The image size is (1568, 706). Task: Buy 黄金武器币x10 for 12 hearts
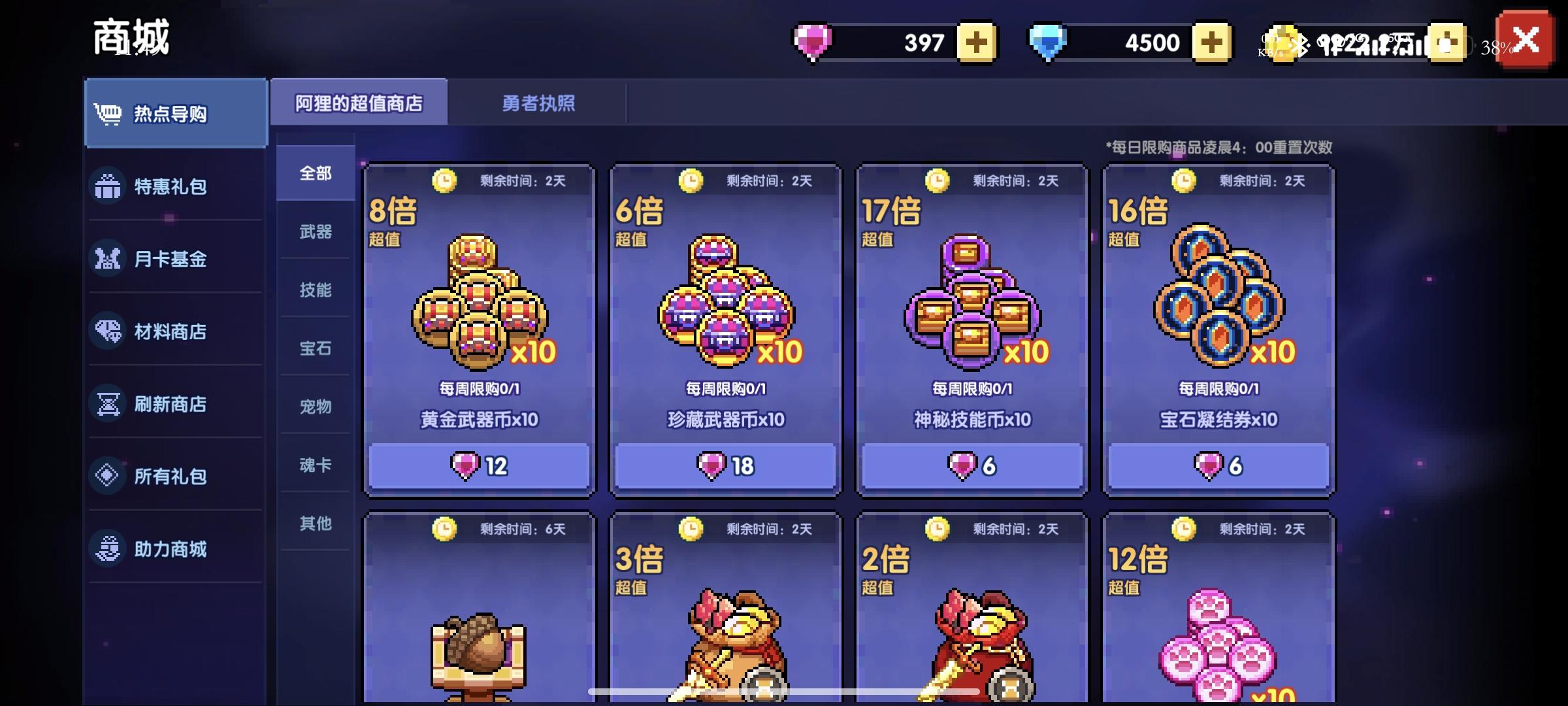479,465
